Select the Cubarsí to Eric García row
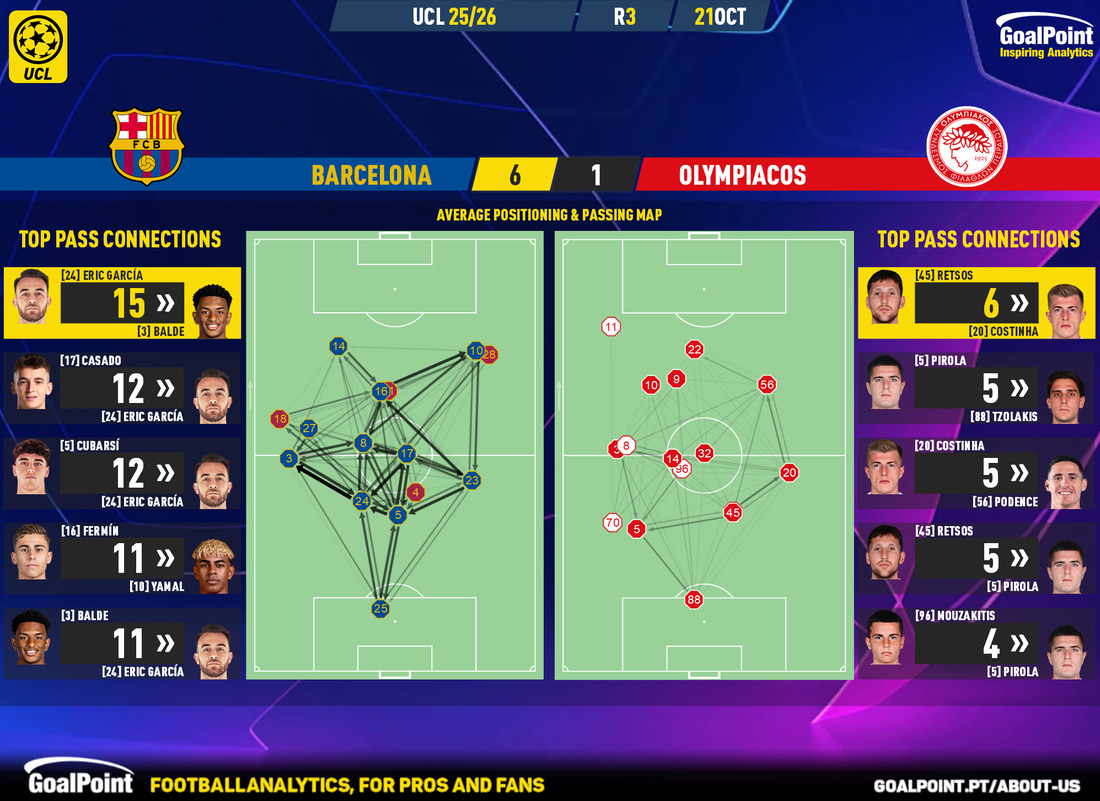 (x=121, y=473)
